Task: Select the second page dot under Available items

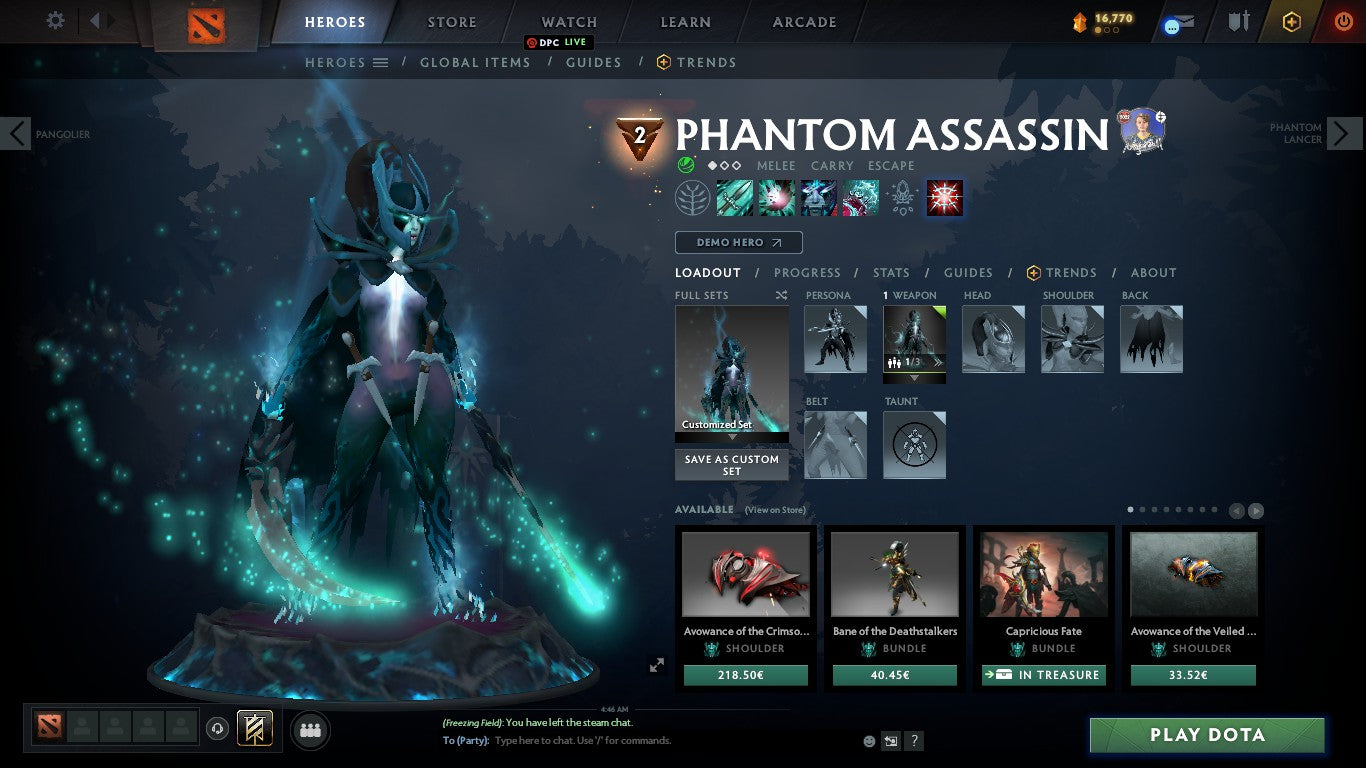Action: pyautogui.click(x=1142, y=509)
